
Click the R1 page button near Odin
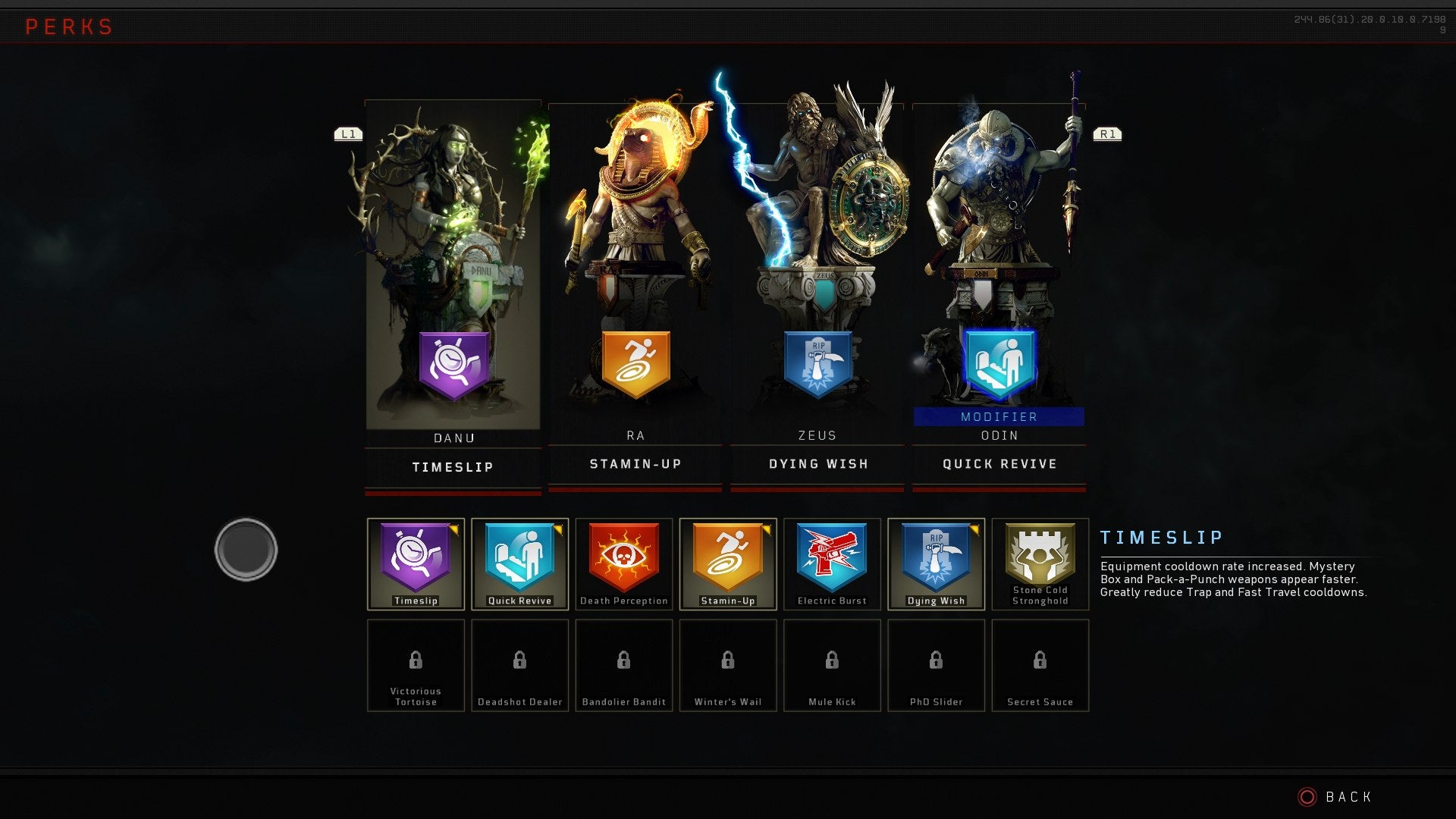1106,133
